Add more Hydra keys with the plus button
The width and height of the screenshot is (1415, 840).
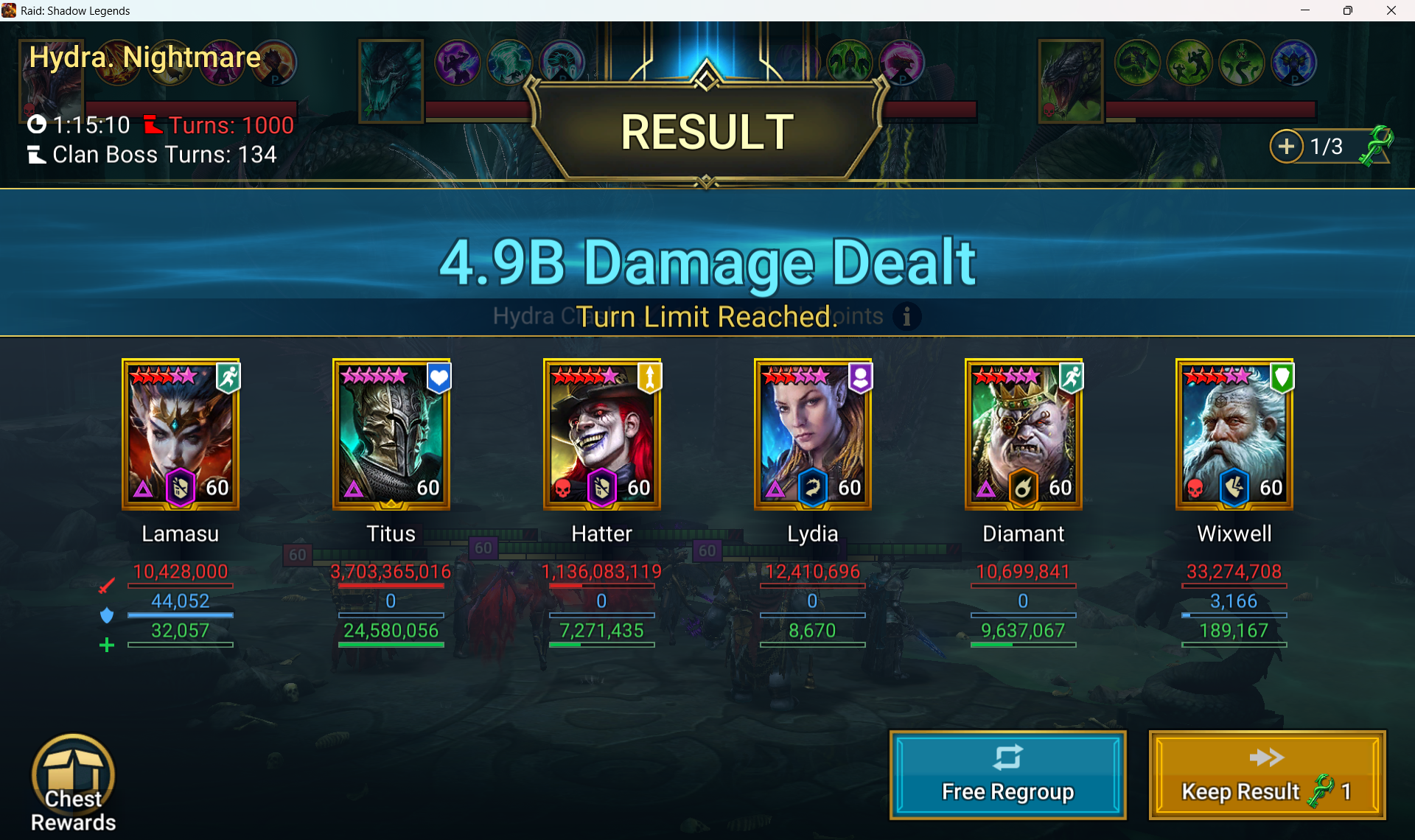[x=1286, y=147]
